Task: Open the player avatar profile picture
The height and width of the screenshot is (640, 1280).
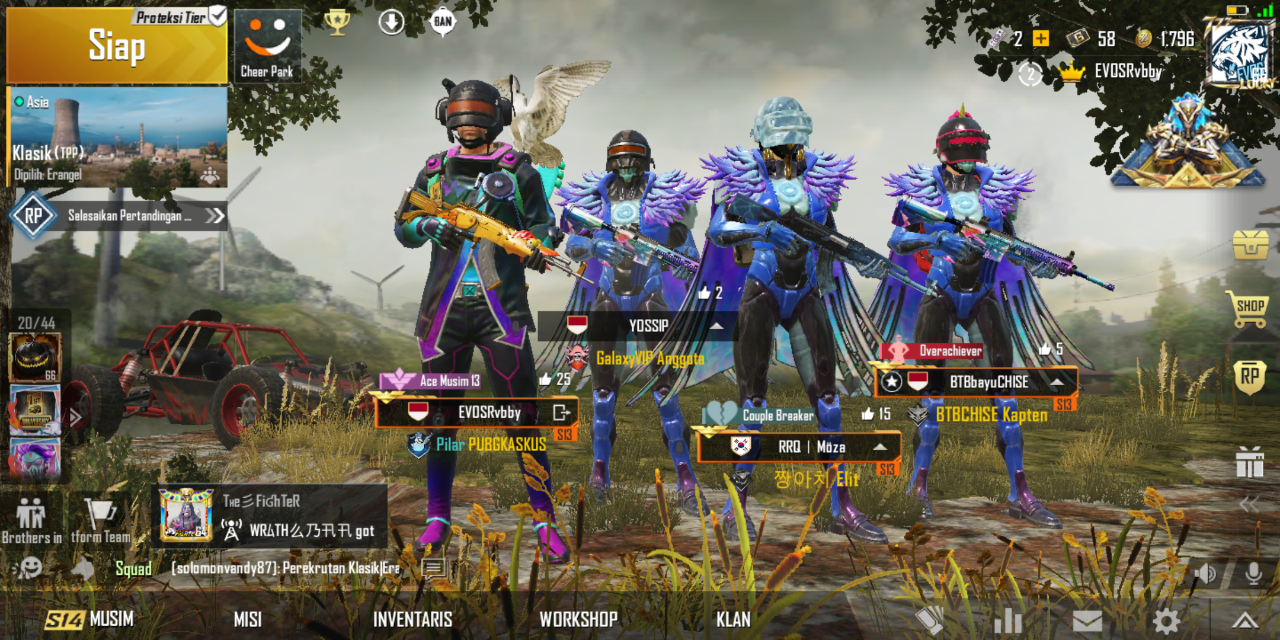Action: point(1239,53)
